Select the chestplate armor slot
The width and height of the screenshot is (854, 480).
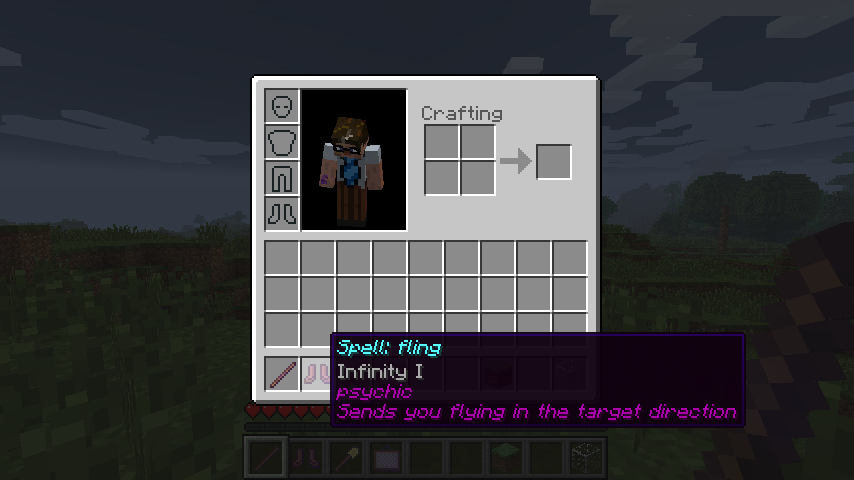click(282, 142)
